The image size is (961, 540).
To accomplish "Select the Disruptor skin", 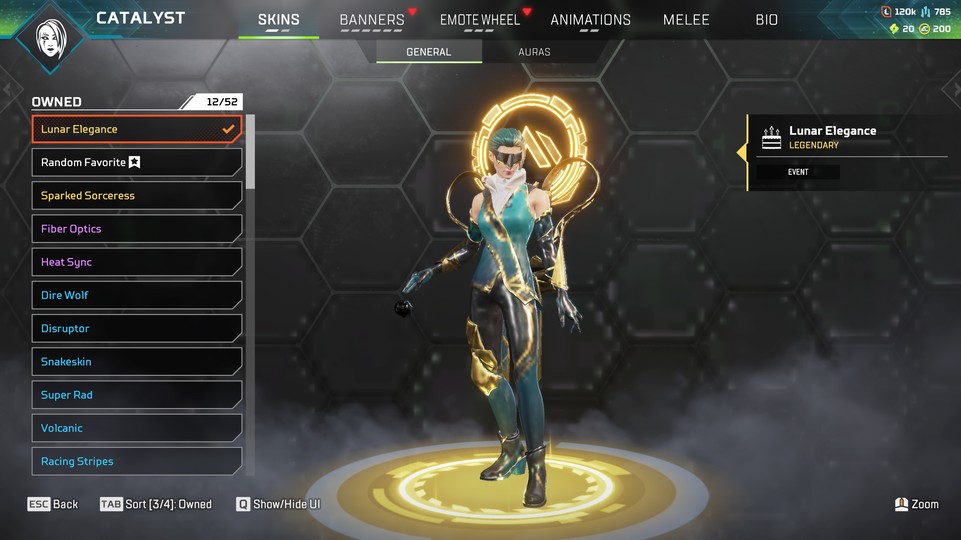I will click(x=137, y=328).
